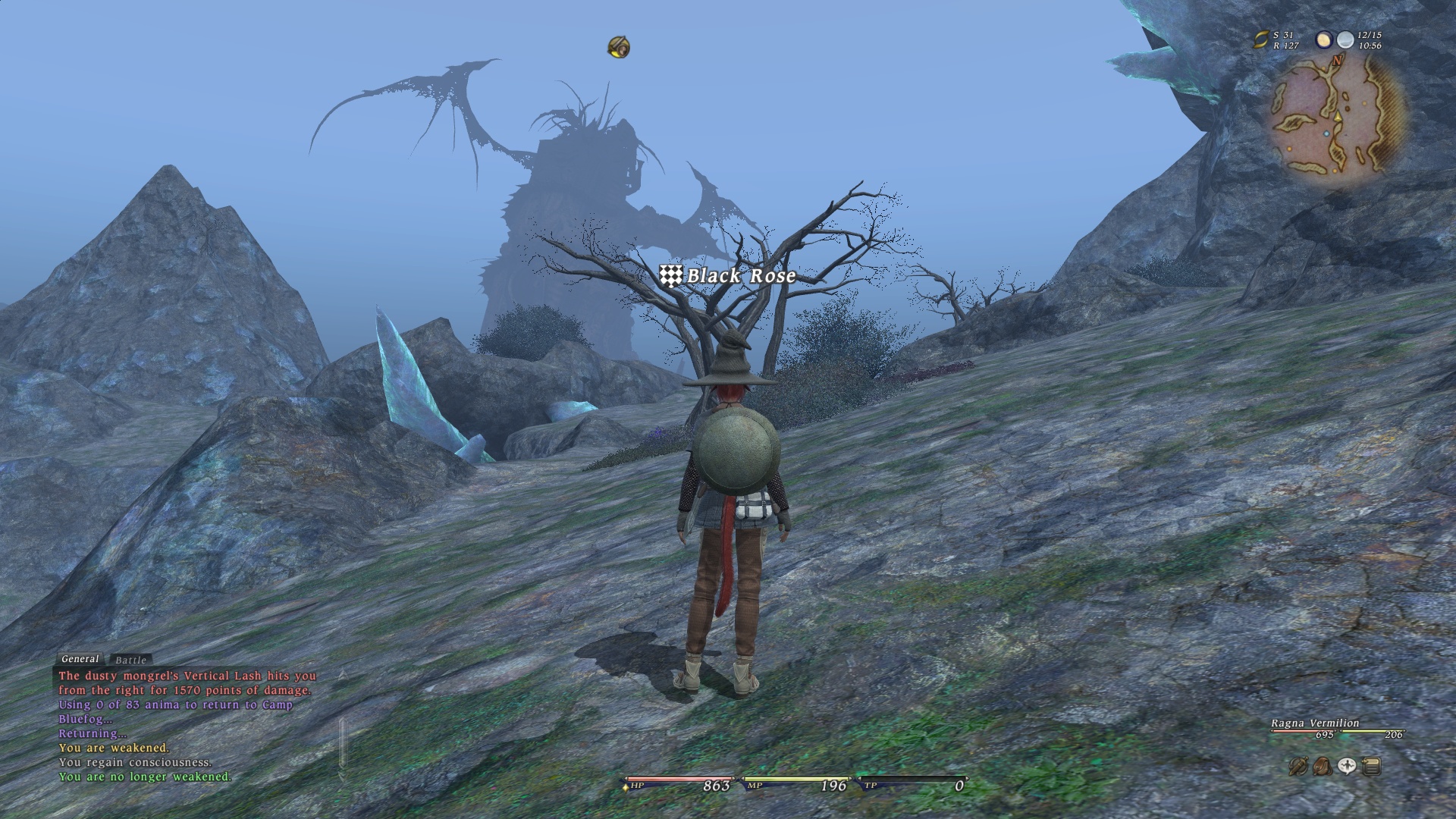Open the emote speech bubble icon
The height and width of the screenshot is (819, 1456).
click(1347, 767)
